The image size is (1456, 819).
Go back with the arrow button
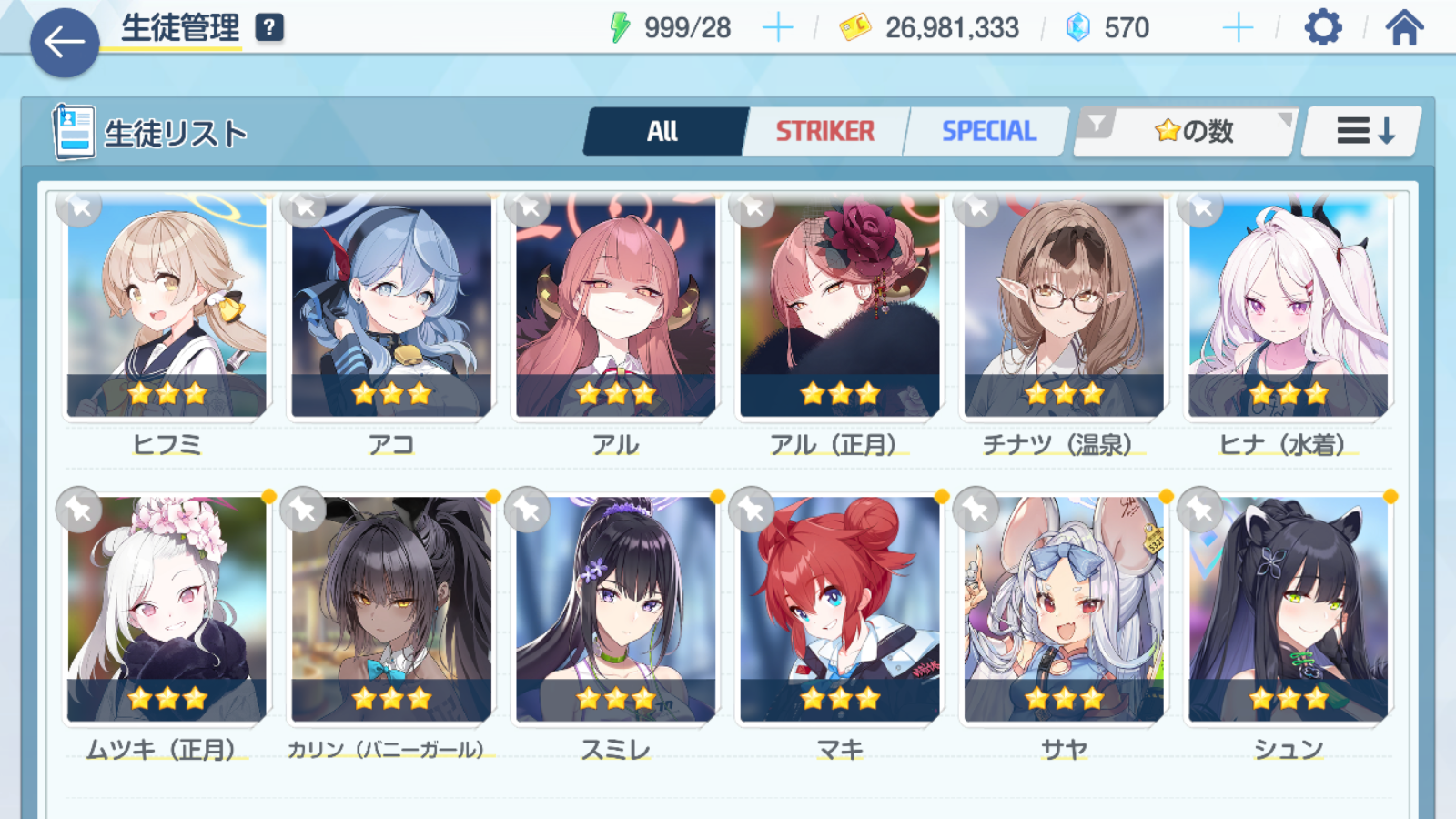coord(64,42)
